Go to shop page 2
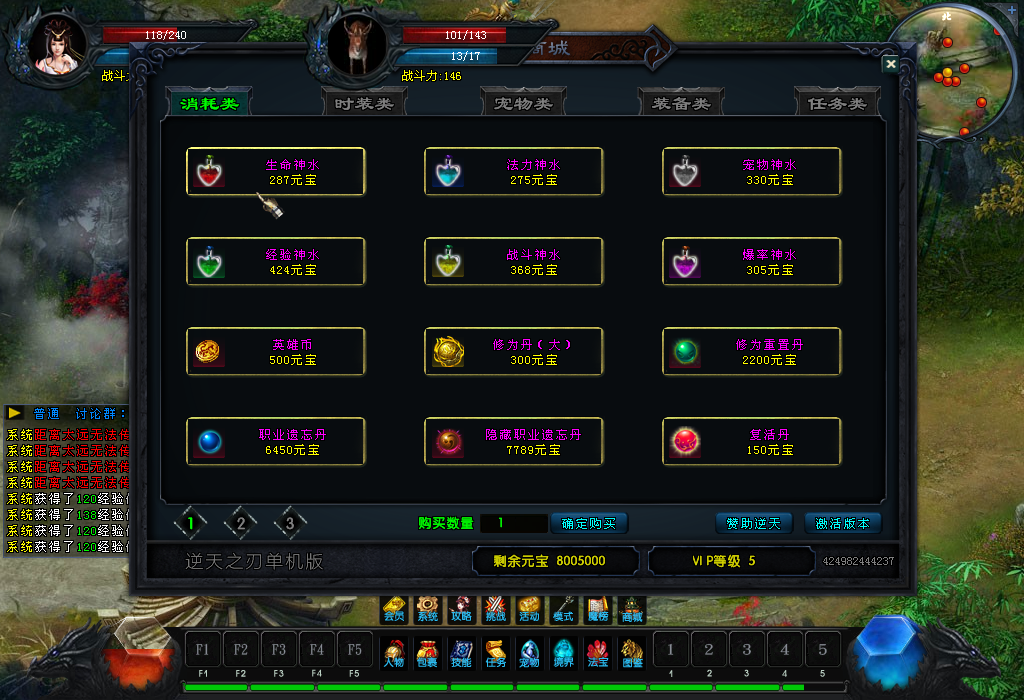The height and width of the screenshot is (700, 1024). [x=240, y=522]
